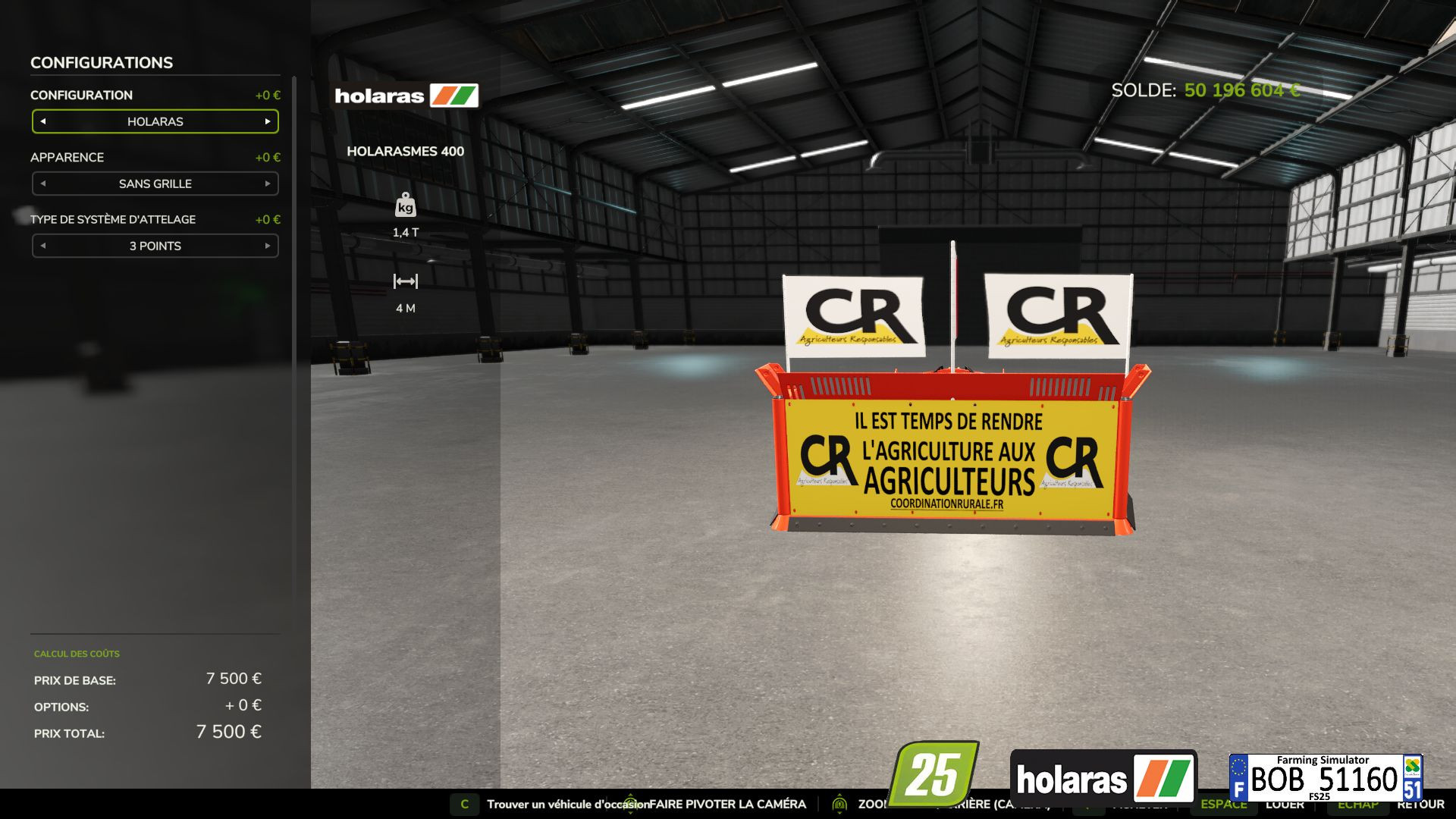Viewport: 1456px width, 819px height.
Task: Switch to the next HOLARAS configuration
Action: point(267,121)
